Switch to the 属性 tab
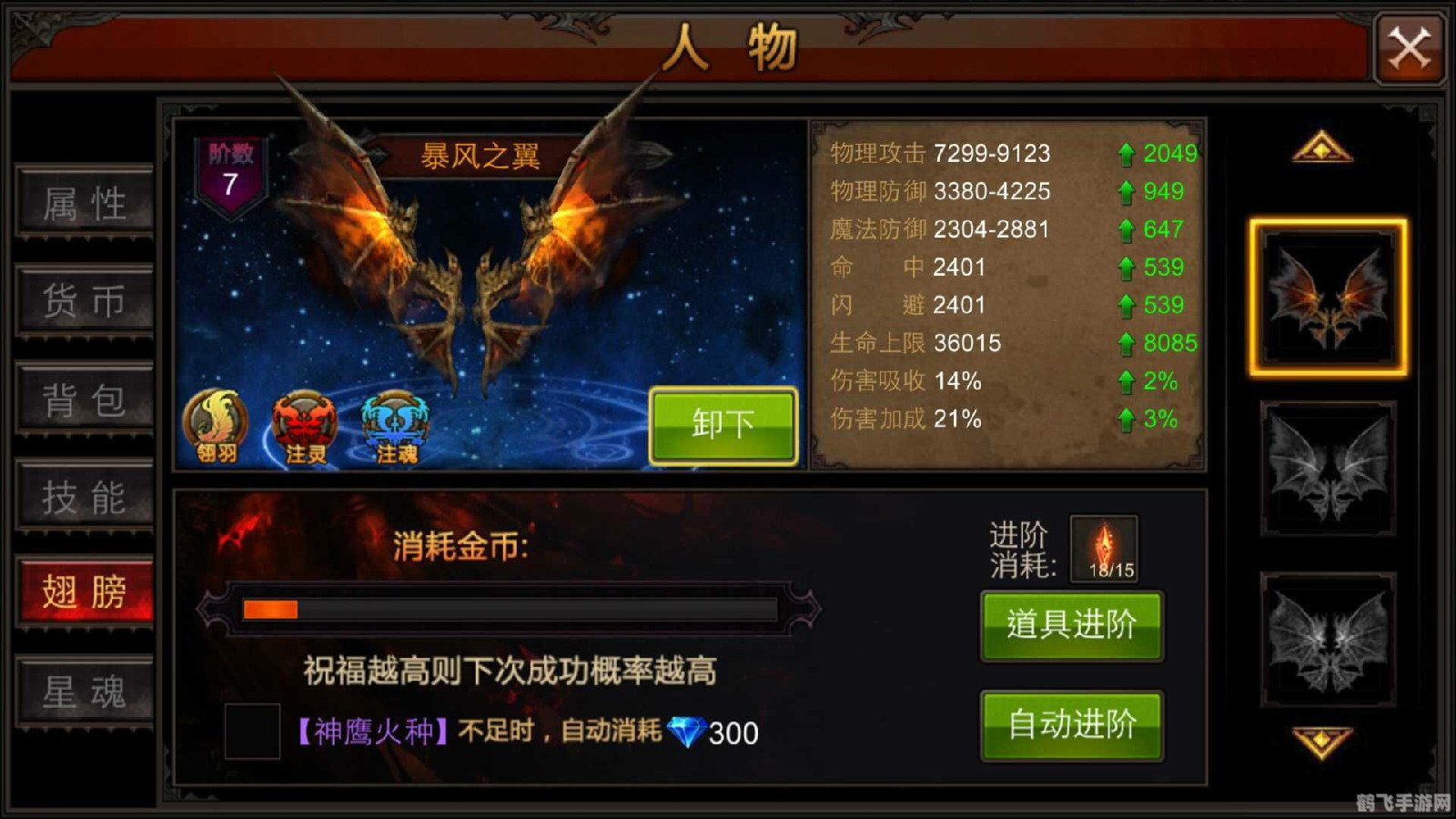1456x819 pixels. click(84, 203)
